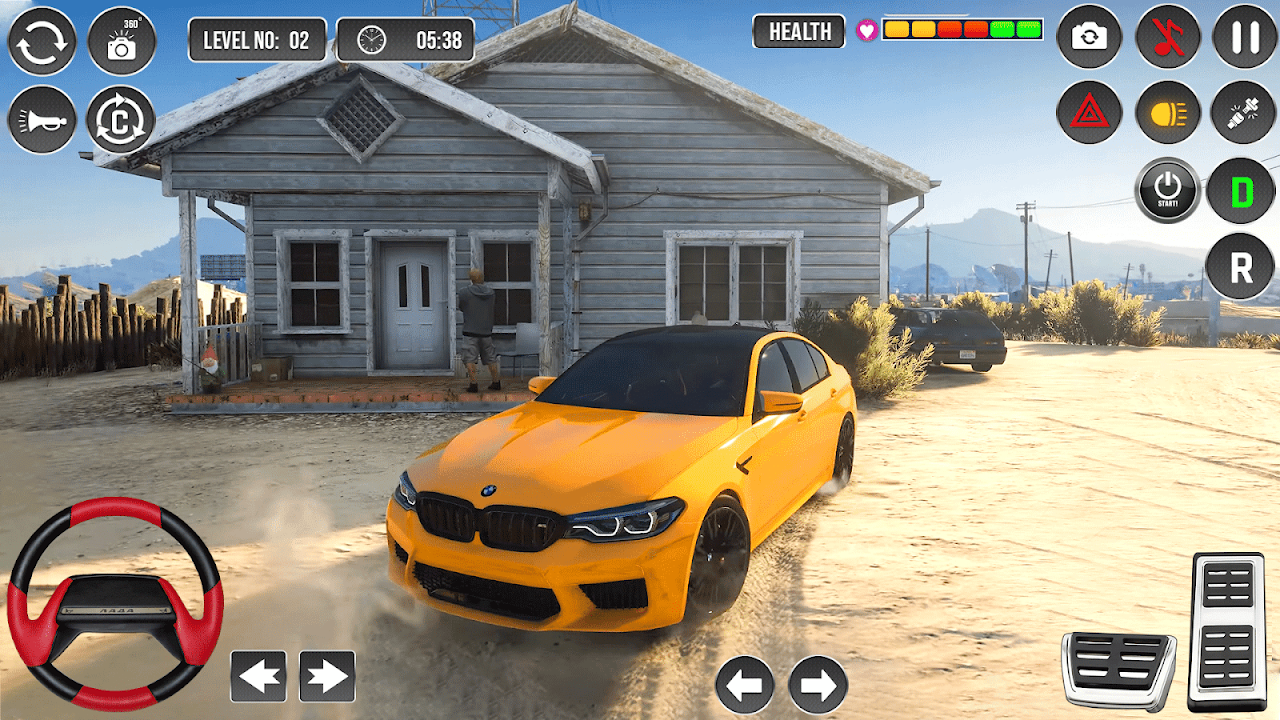Click the square right arrow steer button
This screenshot has height=720, width=1280.
click(x=327, y=677)
